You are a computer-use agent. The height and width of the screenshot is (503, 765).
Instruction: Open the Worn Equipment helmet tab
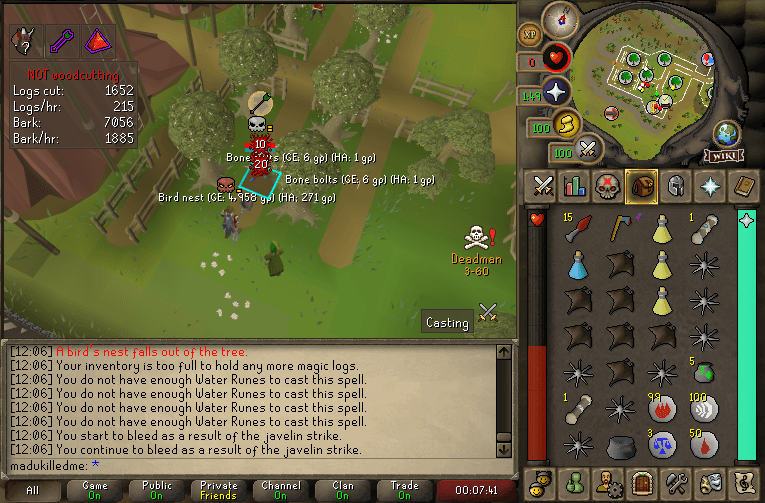(x=676, y=186)
